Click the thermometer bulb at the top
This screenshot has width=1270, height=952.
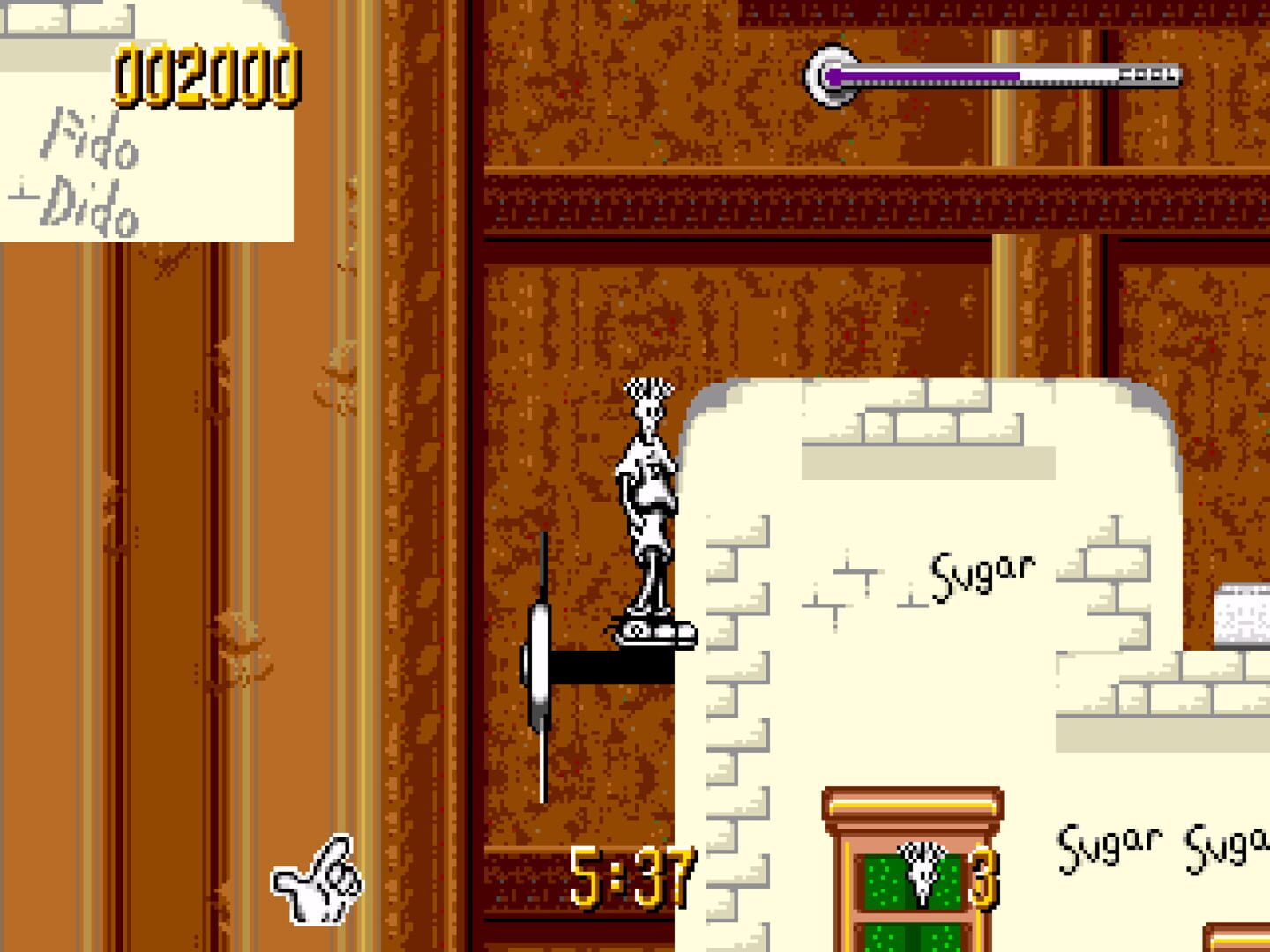click(829, 75)
